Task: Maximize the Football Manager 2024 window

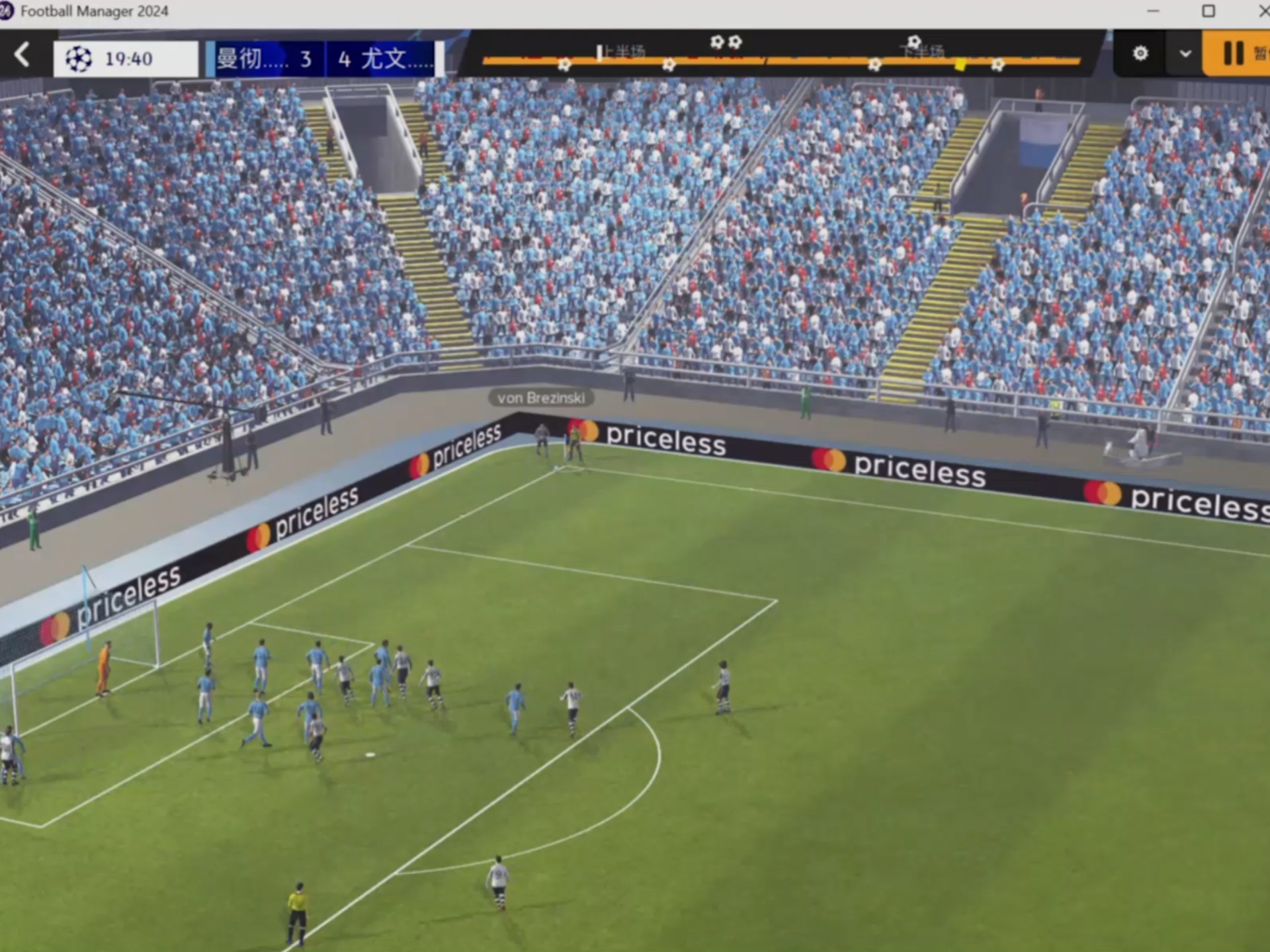Action: [1208, 11]
